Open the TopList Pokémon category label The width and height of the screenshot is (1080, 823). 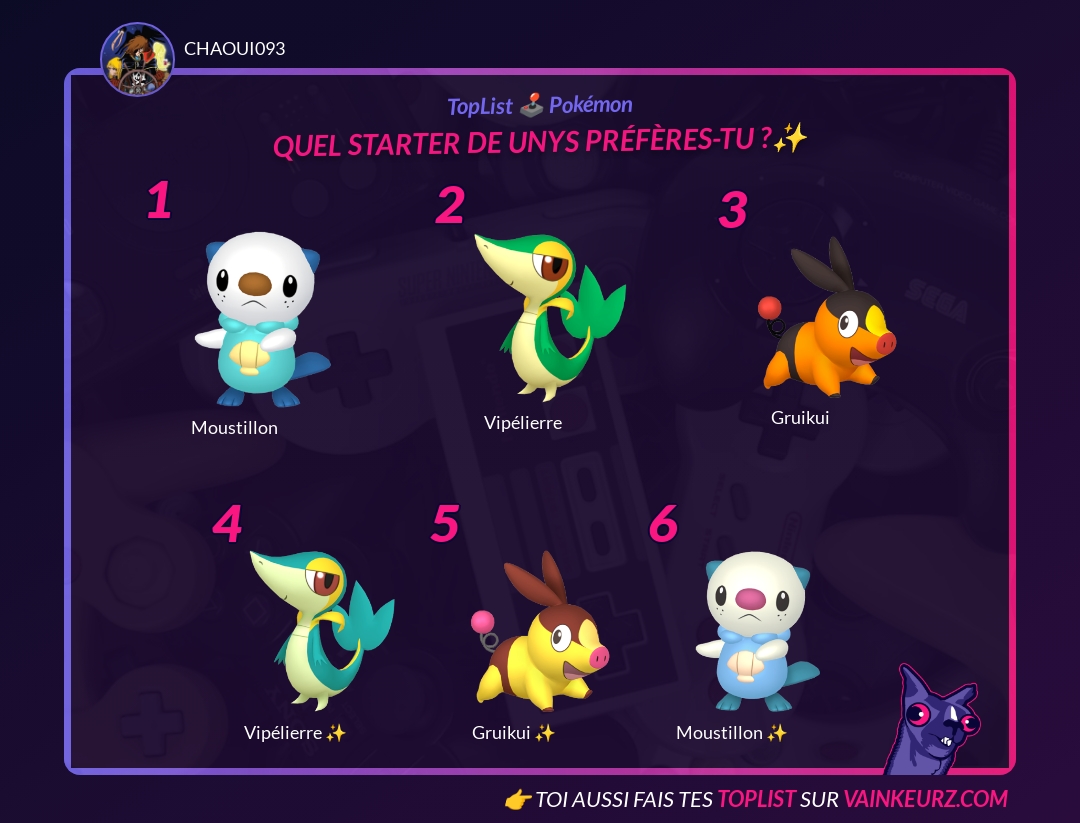pyautogui.click(x=540, y=106)
